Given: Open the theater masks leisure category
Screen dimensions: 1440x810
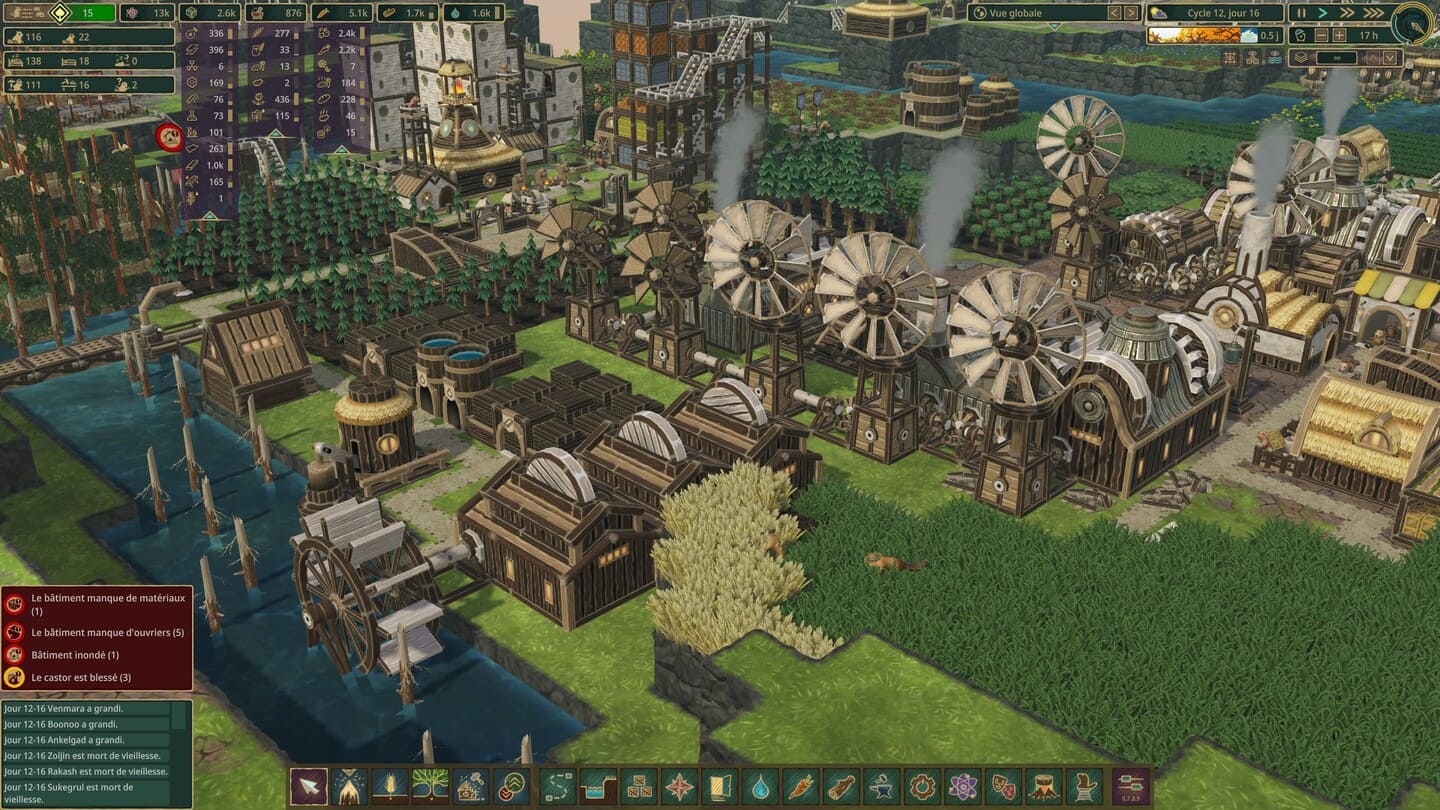Looking at the screenshot, I should pyautogui.click(x=1003, y=786).
